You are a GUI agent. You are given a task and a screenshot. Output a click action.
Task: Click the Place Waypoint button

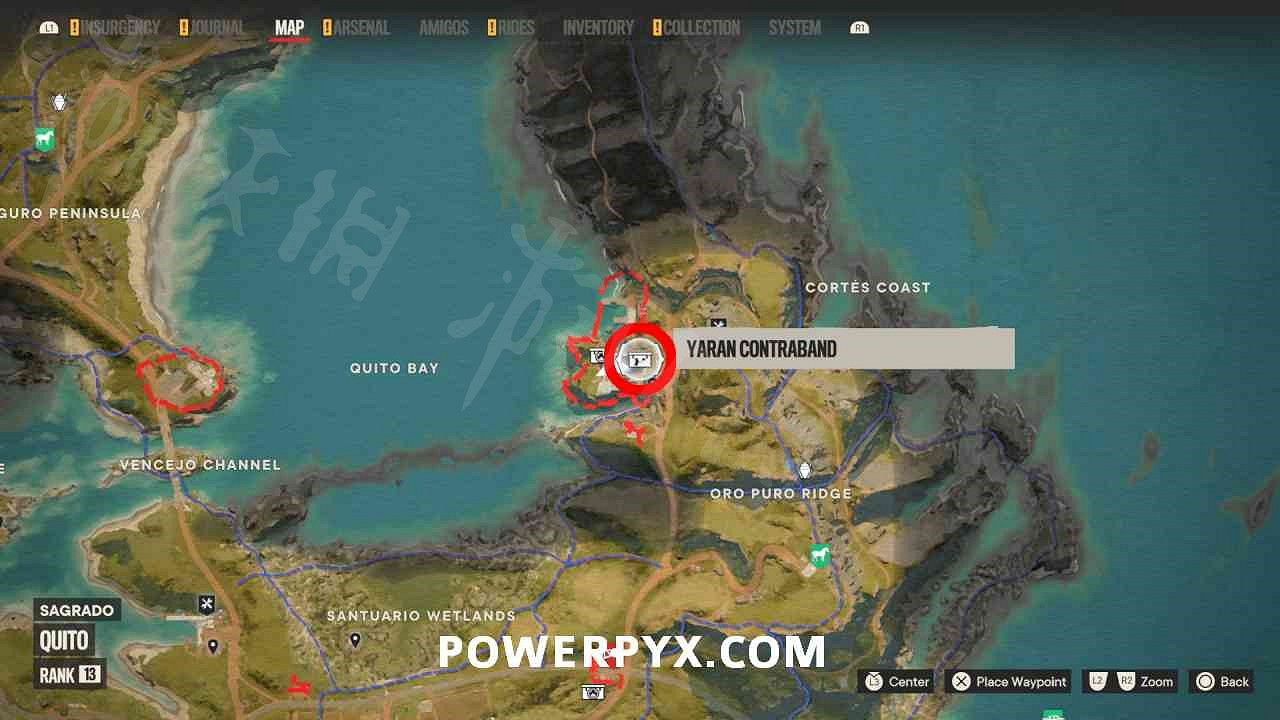tap(1007, 681)
